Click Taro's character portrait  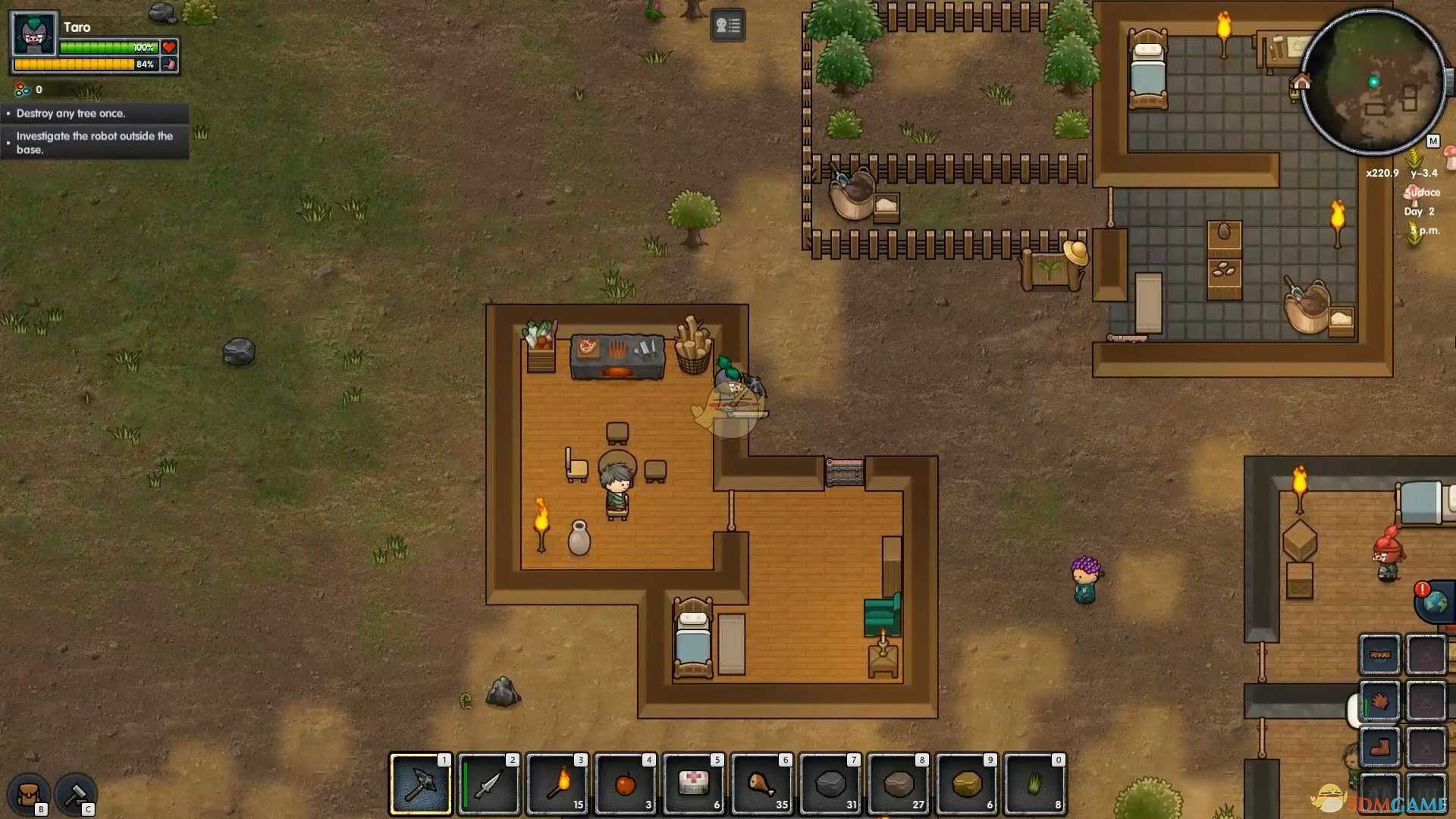pyautogui.click(x=35, y=35)
